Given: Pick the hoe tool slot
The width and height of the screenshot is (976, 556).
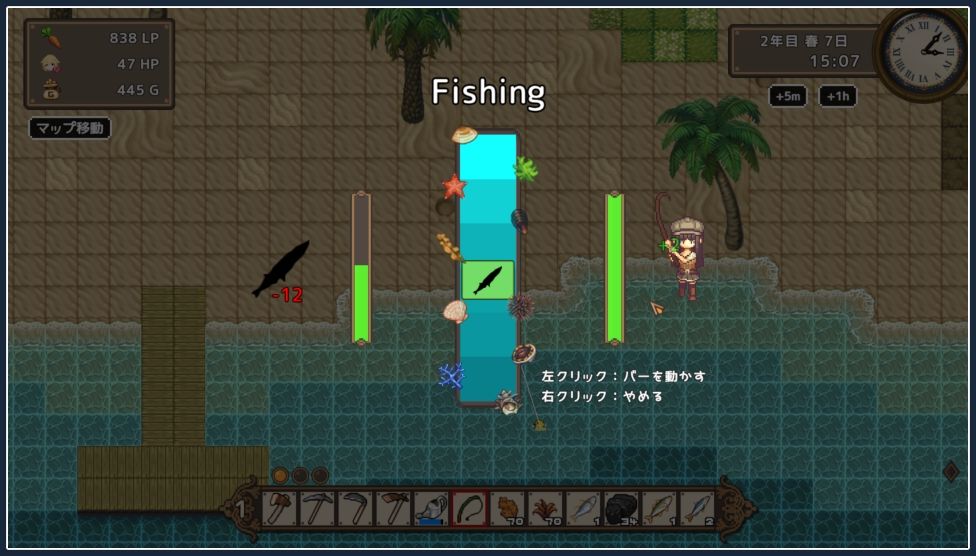Looking at the screenshot, I should tap(393, 509).
